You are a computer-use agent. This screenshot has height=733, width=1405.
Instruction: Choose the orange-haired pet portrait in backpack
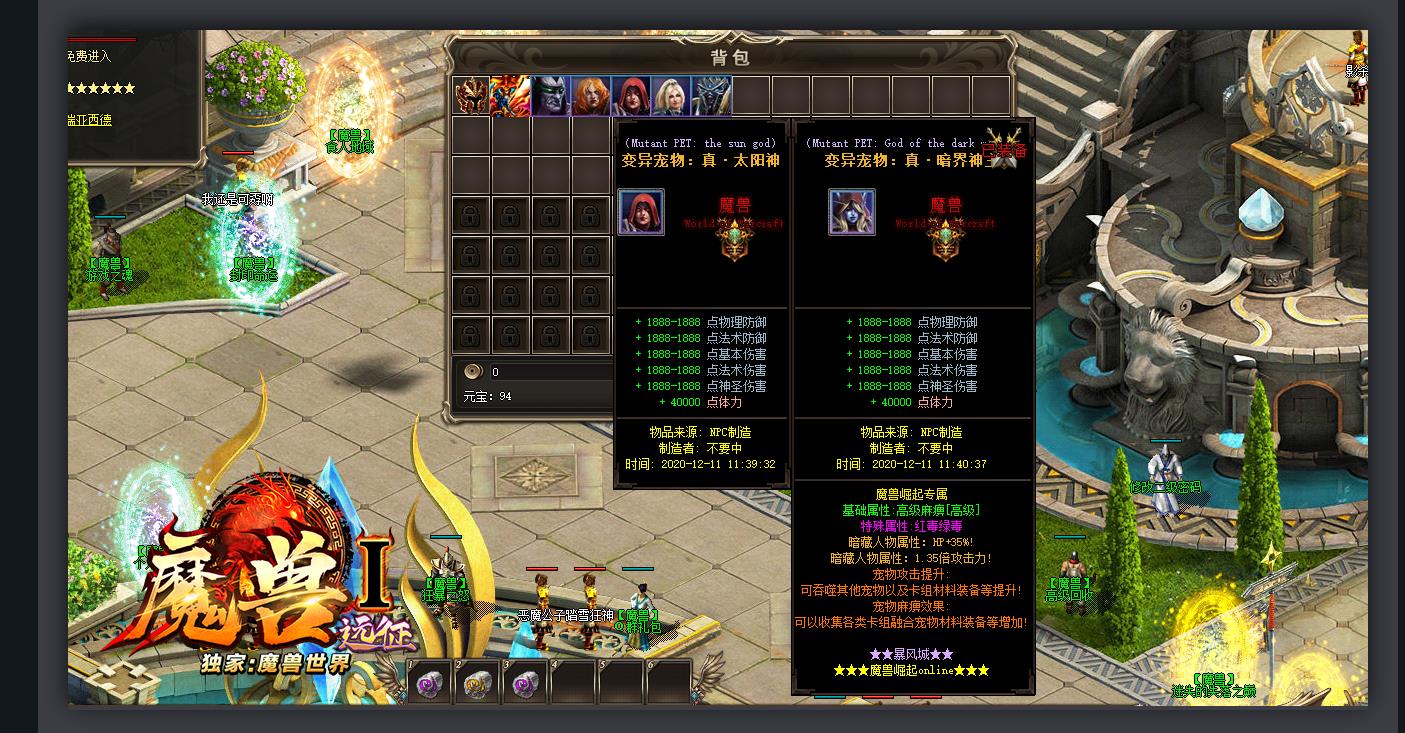coord(591,96)
